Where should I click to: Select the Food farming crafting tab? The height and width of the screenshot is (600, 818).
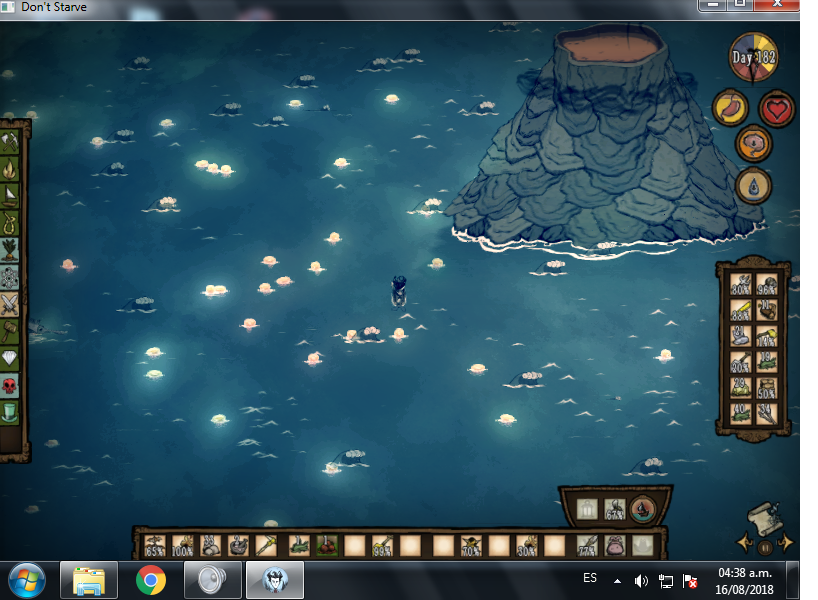tap(11, 248)
